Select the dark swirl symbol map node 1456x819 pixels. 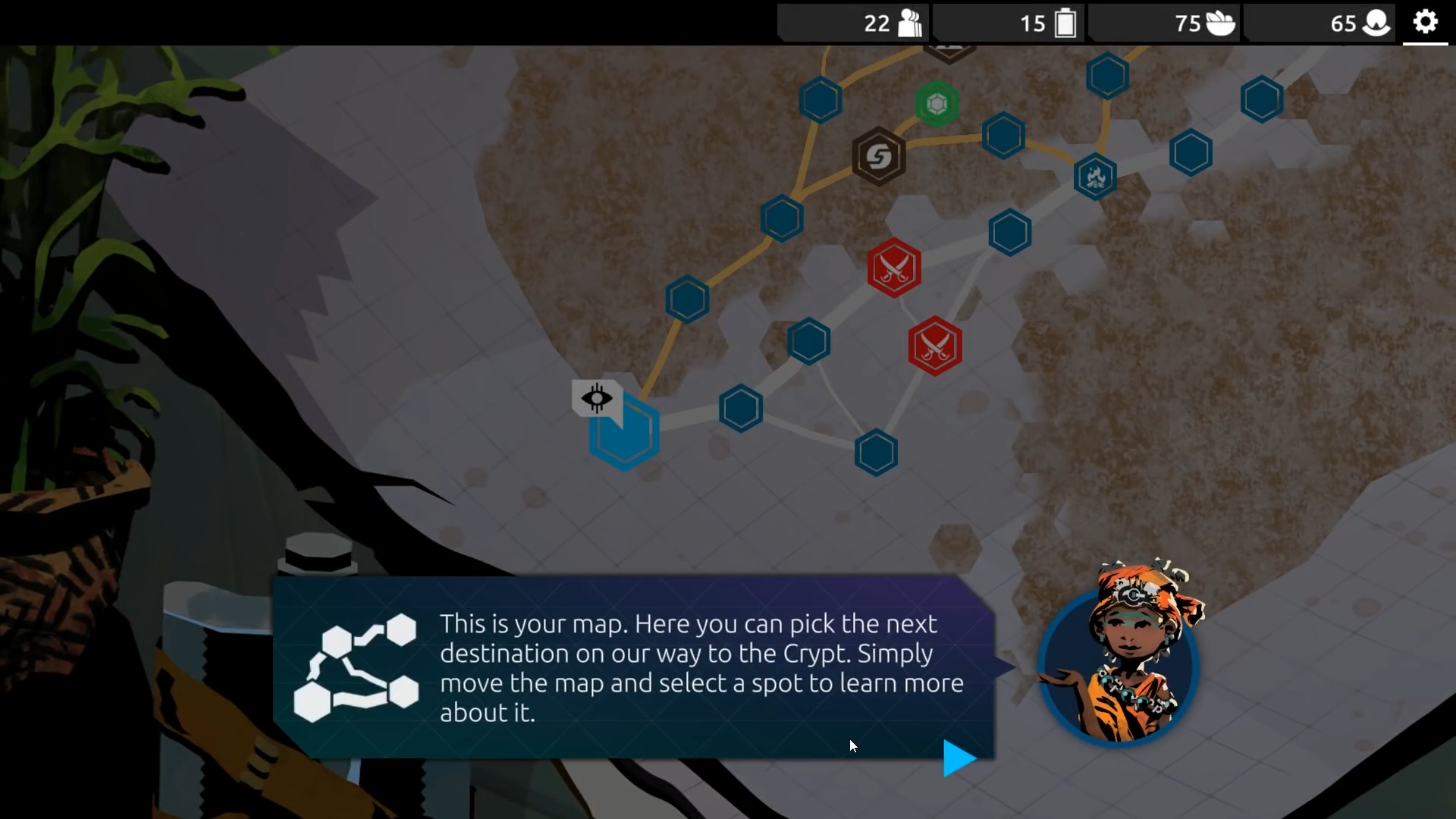[x=878, y=157]
